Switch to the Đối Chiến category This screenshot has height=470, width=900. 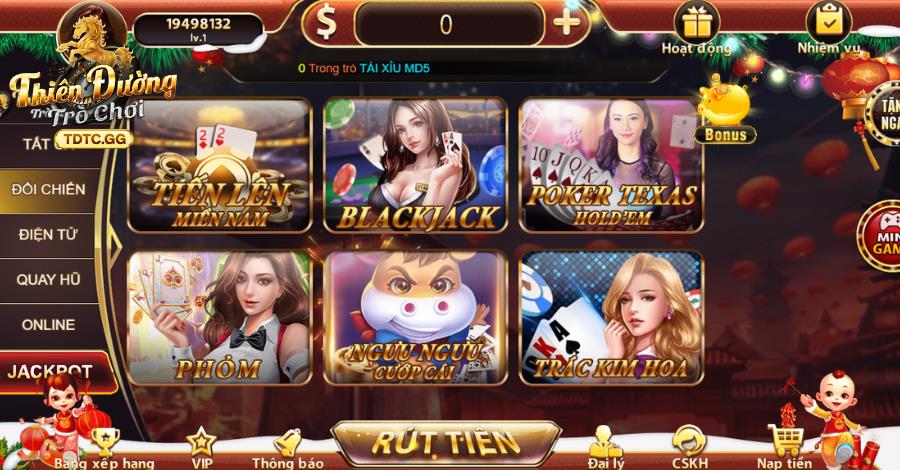tap(48, 189)
